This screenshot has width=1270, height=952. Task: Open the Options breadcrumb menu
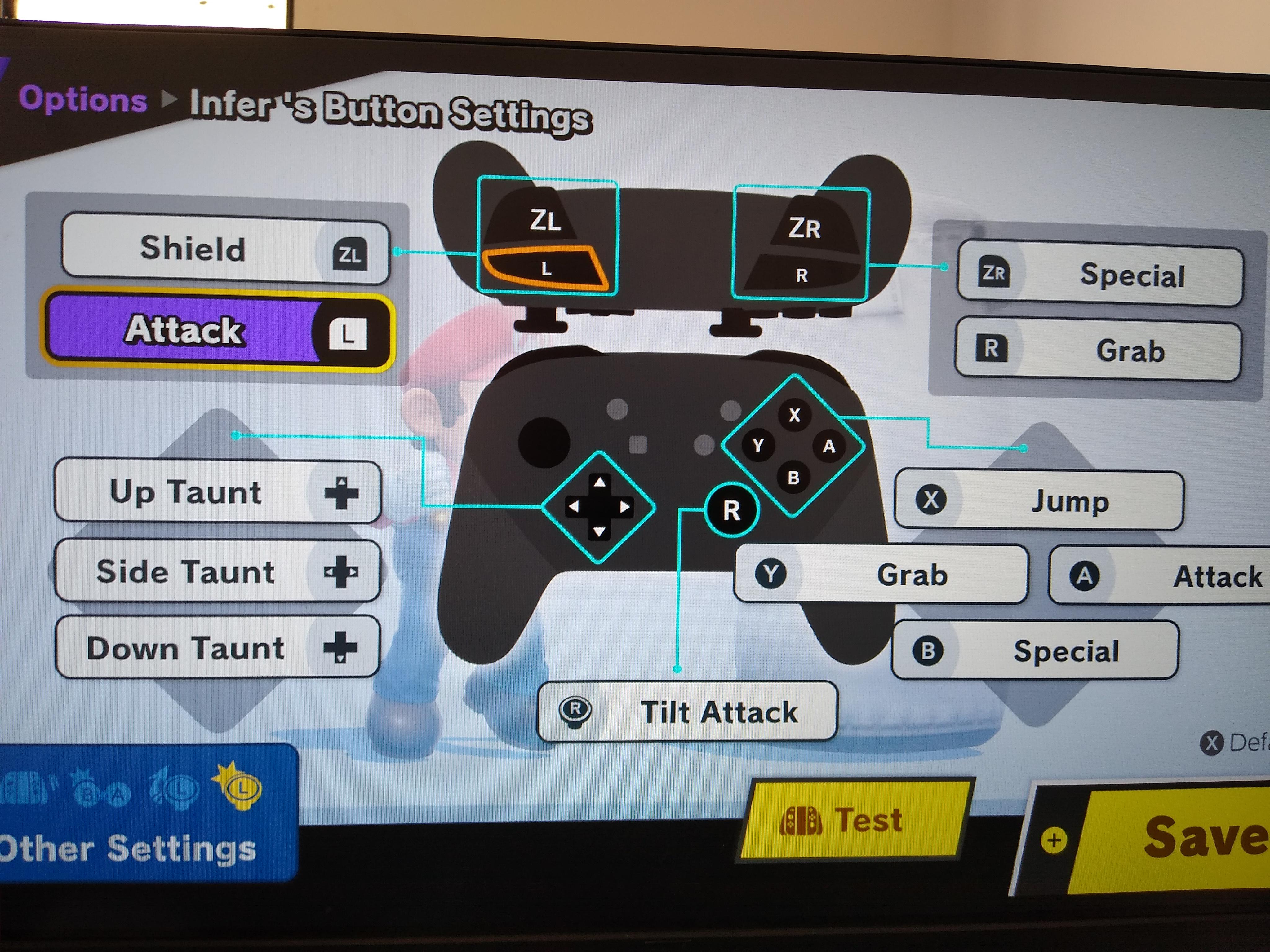pyautogui.click(x=83, y=101)
